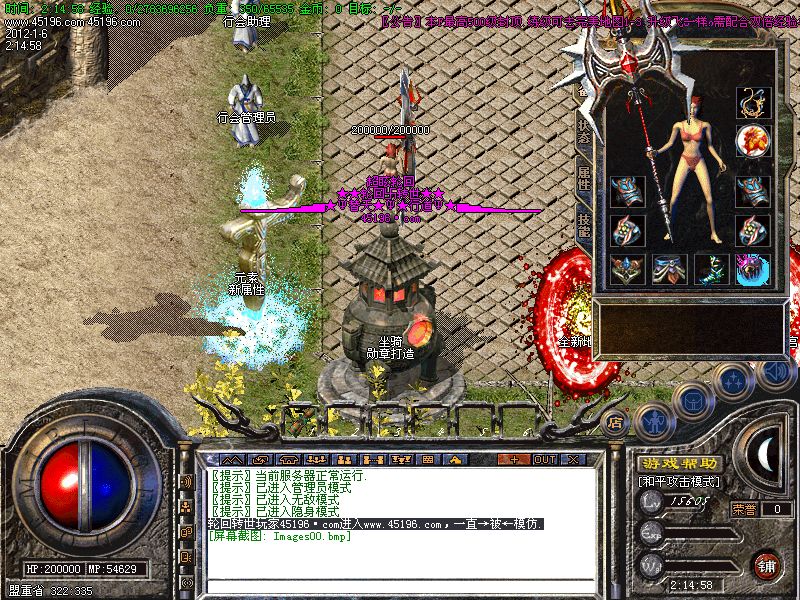Toggle the 和平攻击模式 attack mode label
Image resolution: width=800 pixels, height=600 pixels.
tap(678, 482)
